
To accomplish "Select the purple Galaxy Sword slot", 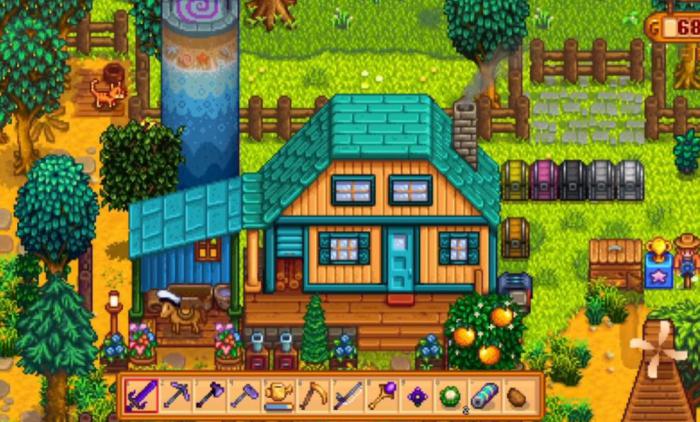I will click(x=140, y=396).
